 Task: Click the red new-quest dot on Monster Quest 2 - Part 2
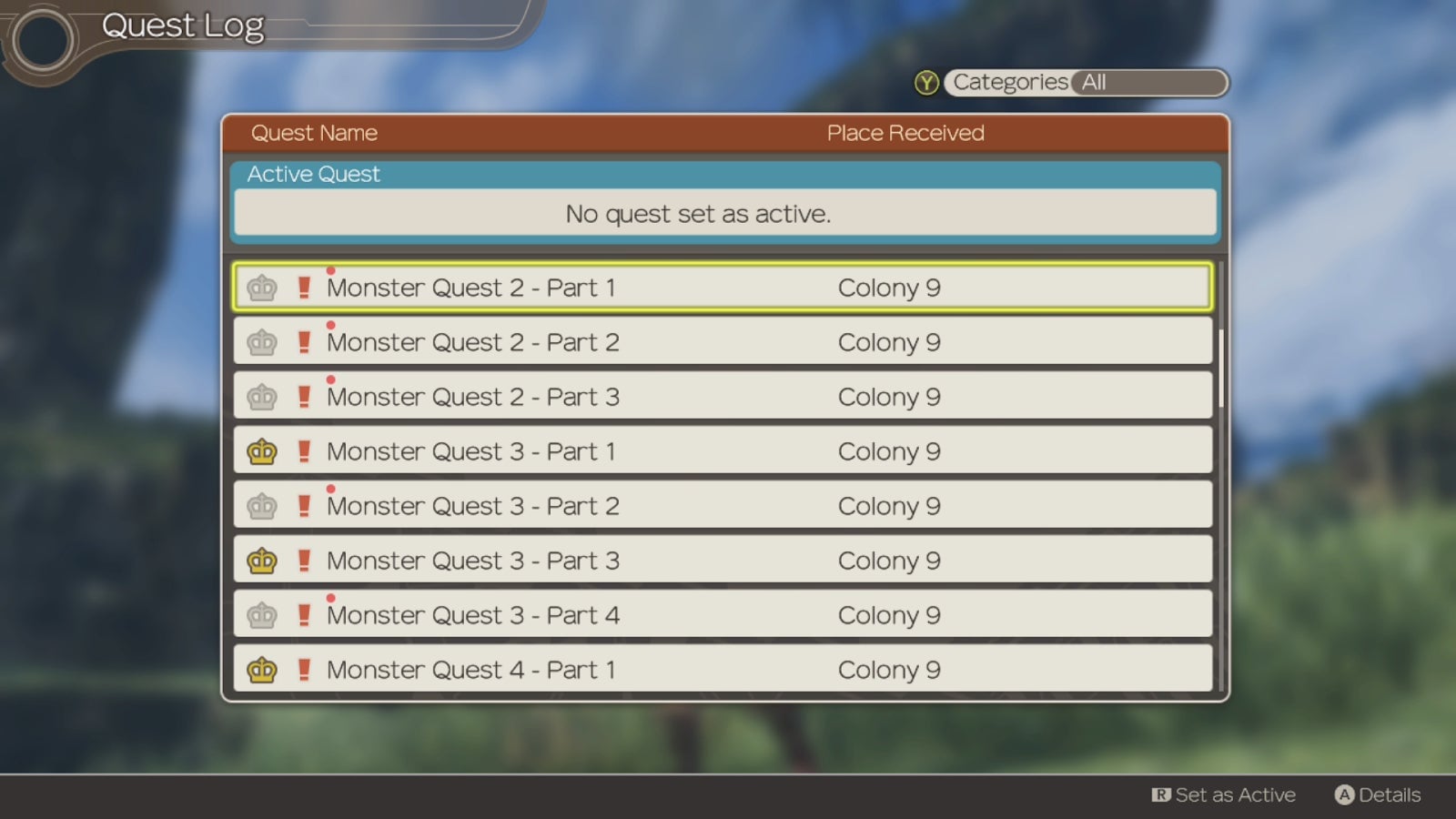tap(330, 323)
